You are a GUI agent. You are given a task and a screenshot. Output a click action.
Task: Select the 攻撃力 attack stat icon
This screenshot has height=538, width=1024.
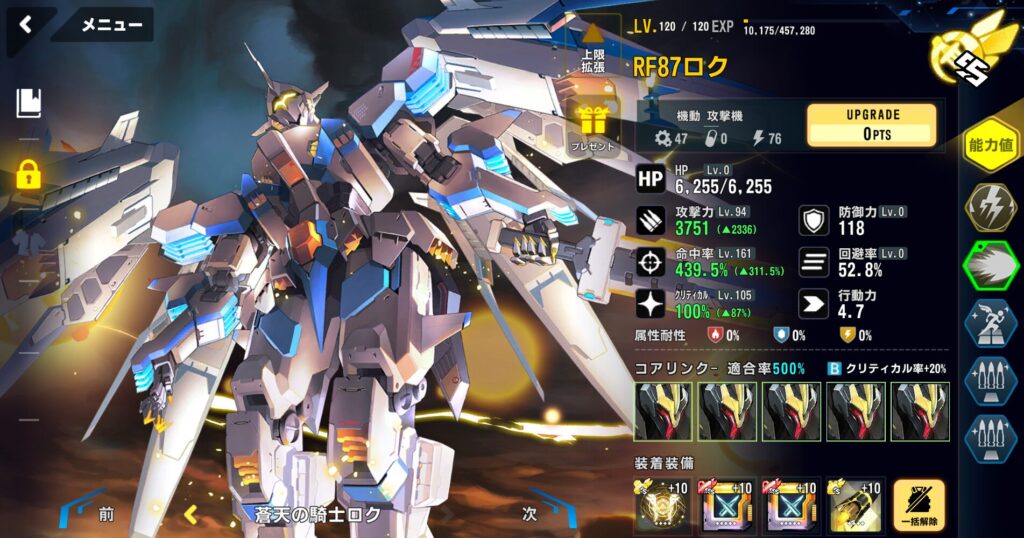point(650,220)
